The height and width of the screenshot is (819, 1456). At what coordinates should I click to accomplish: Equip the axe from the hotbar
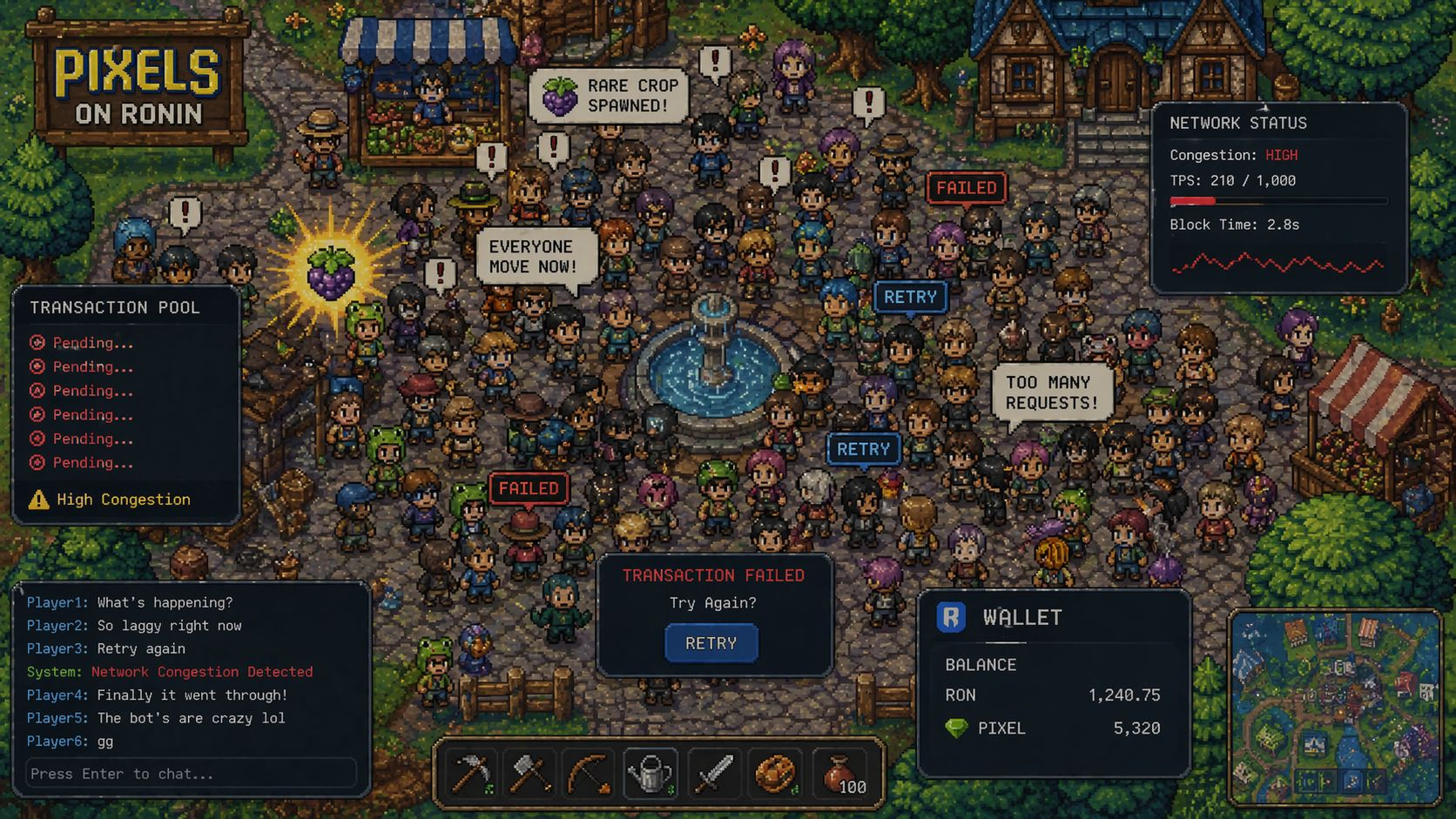(x=529, y=772)
